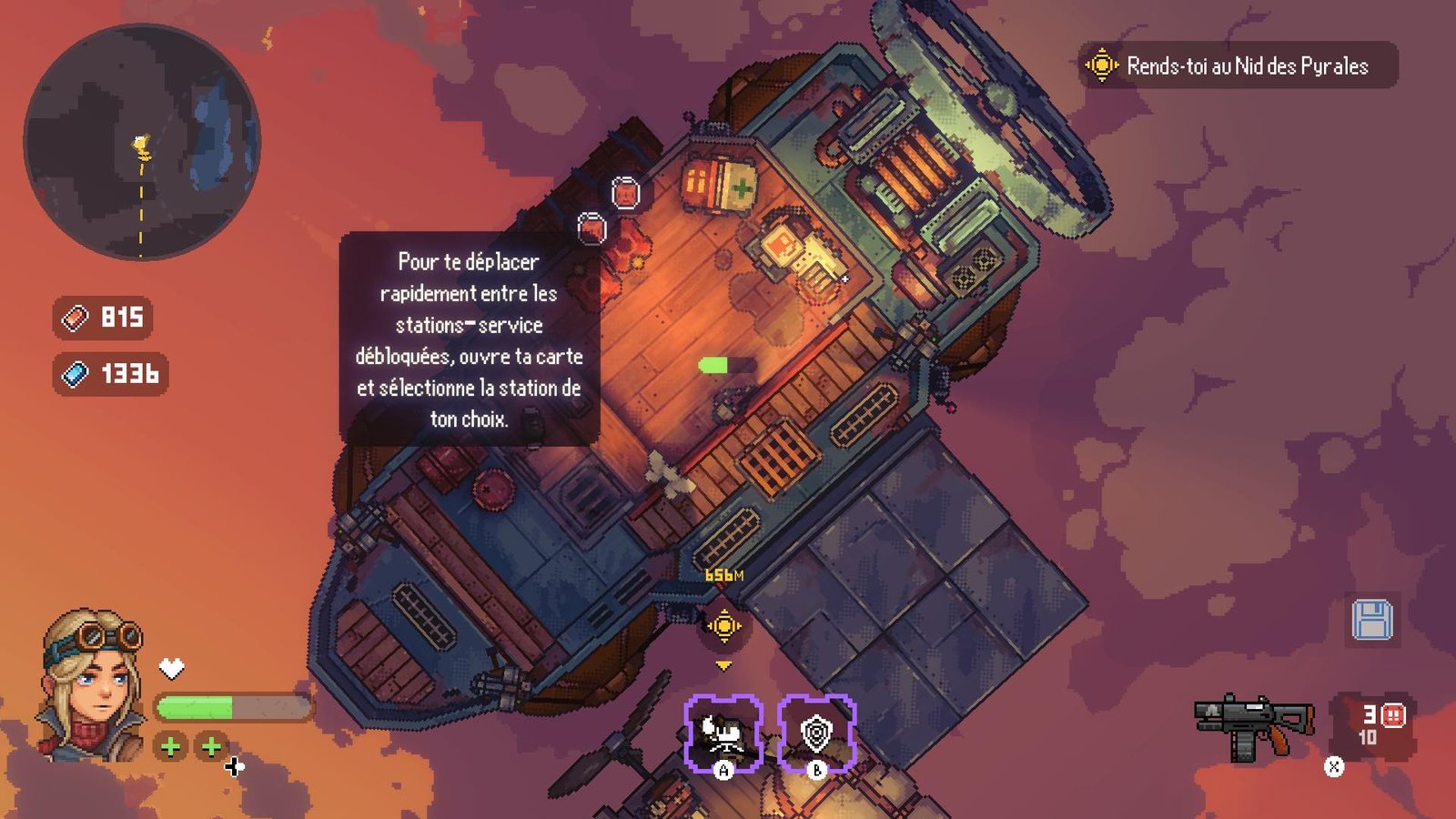Click the blonde pilot character portrait
The height and width of the screenshot is (819, 1456).
(x=92, y=684)
